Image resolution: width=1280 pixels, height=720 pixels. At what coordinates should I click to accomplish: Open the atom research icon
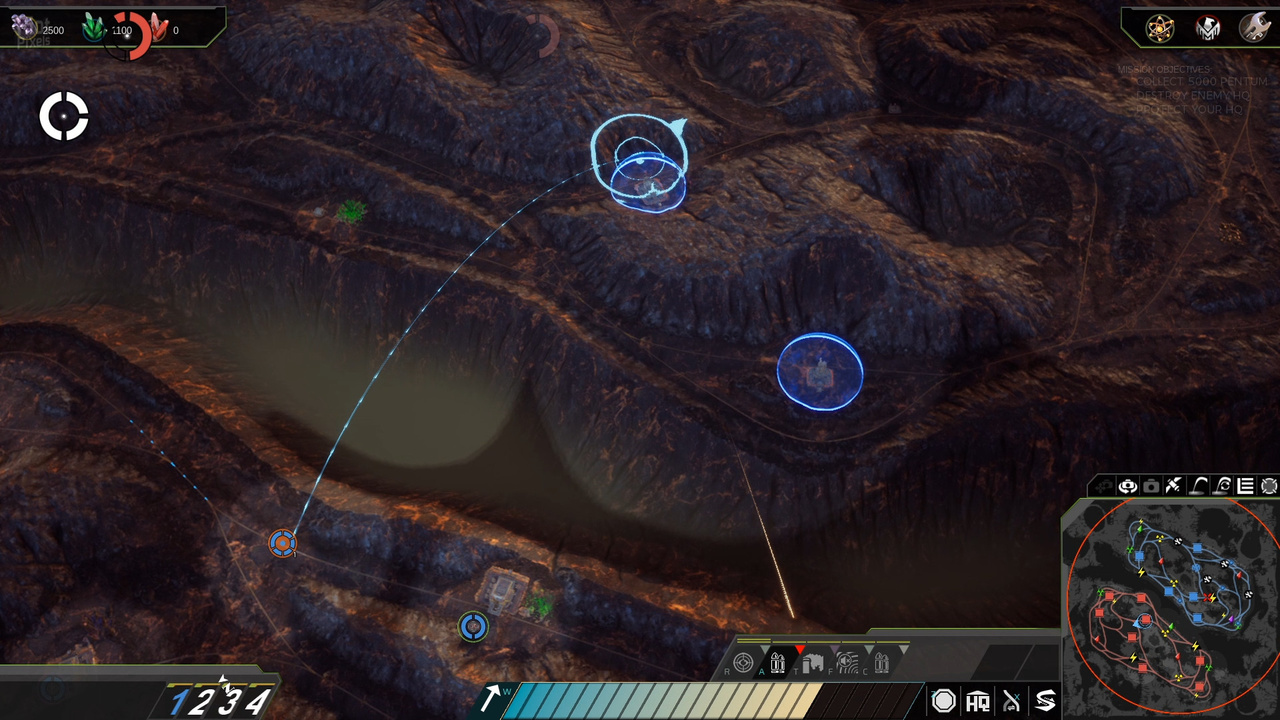pyautogui.click(x=1160, y=28)
